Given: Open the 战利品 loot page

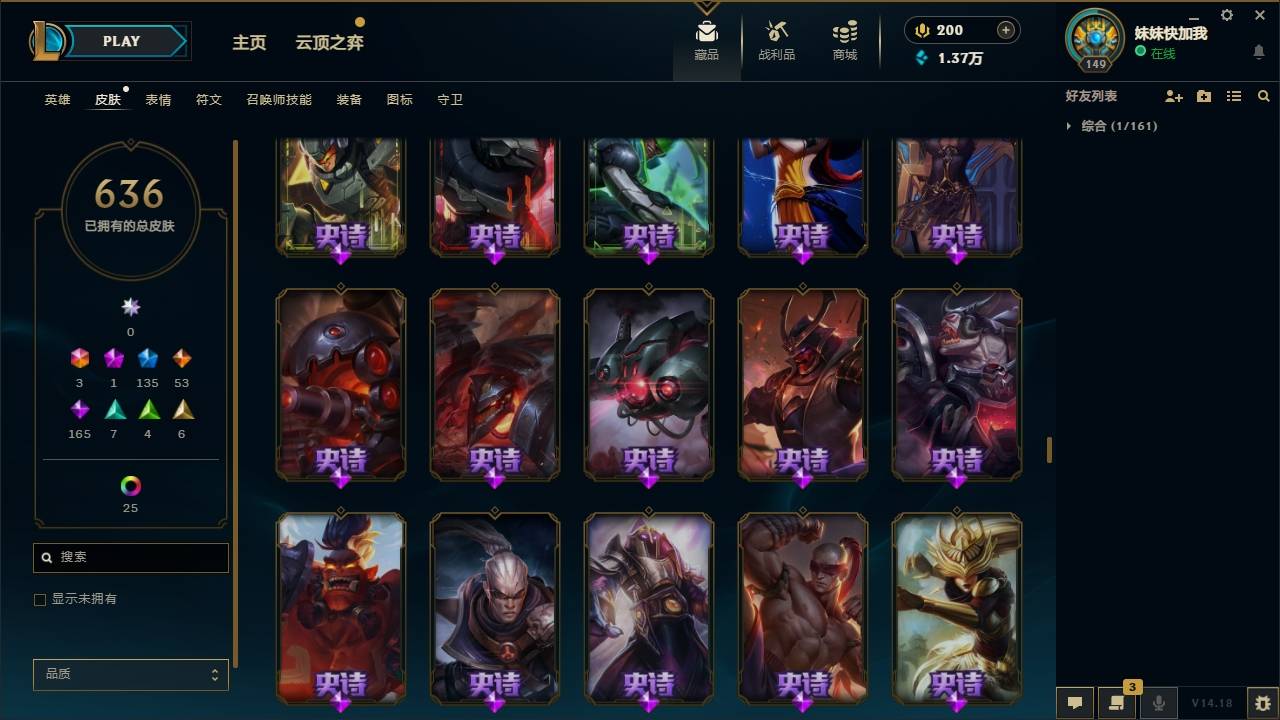Looking at the screenshot, I should click(776, 40).
